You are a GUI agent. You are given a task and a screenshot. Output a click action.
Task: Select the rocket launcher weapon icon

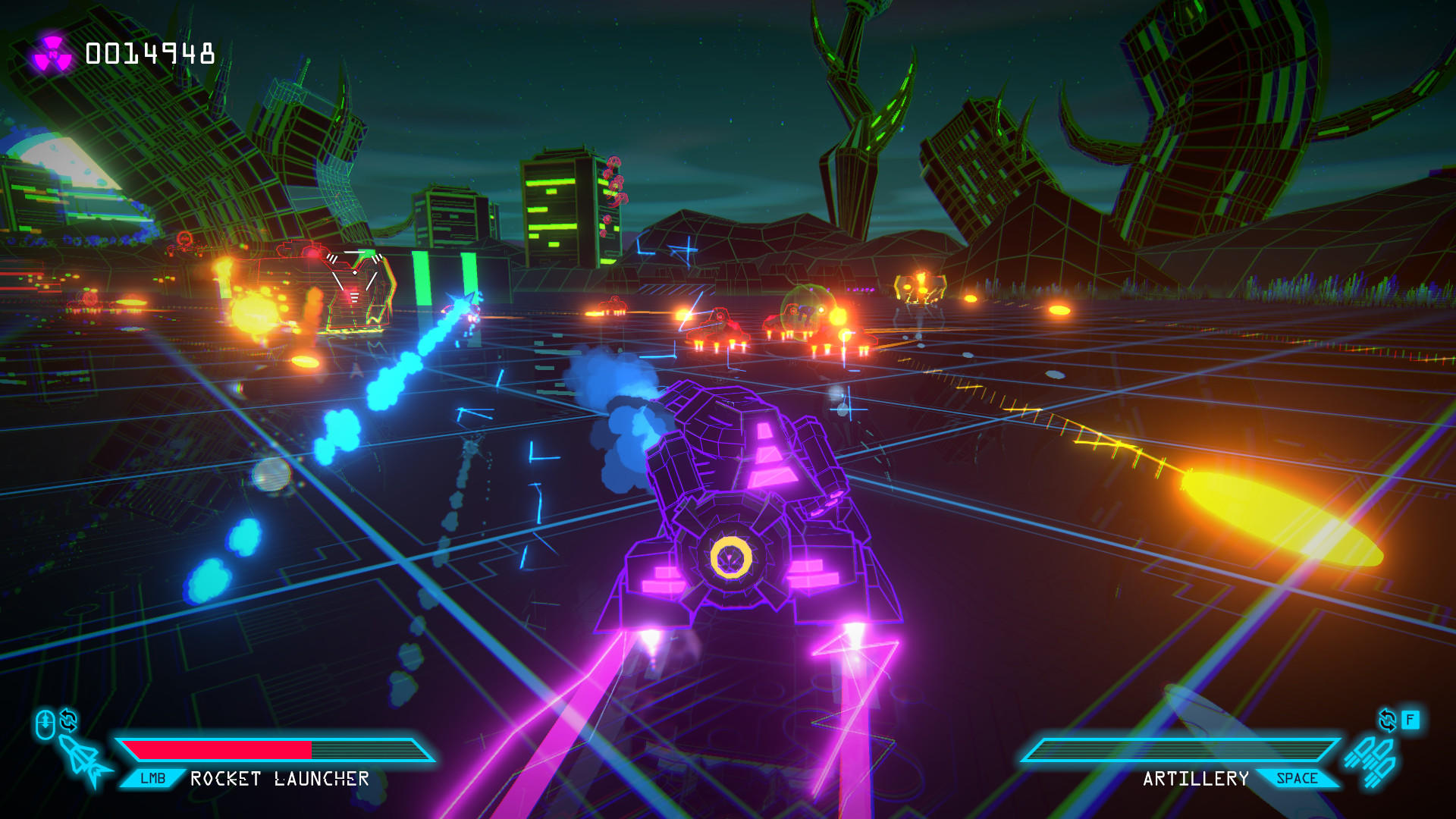coord(84,760)
